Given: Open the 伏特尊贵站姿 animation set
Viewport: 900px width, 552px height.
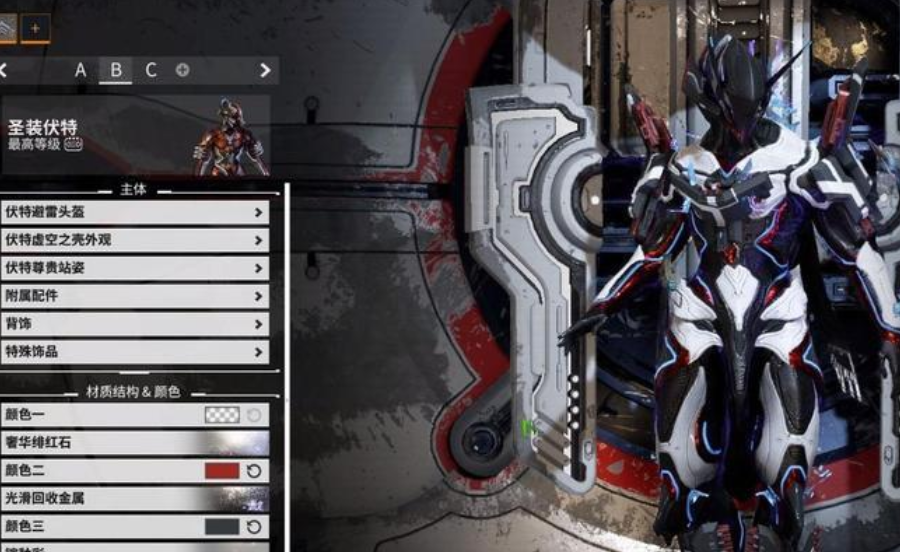Looking at the screenshot, I should [135, 268].
